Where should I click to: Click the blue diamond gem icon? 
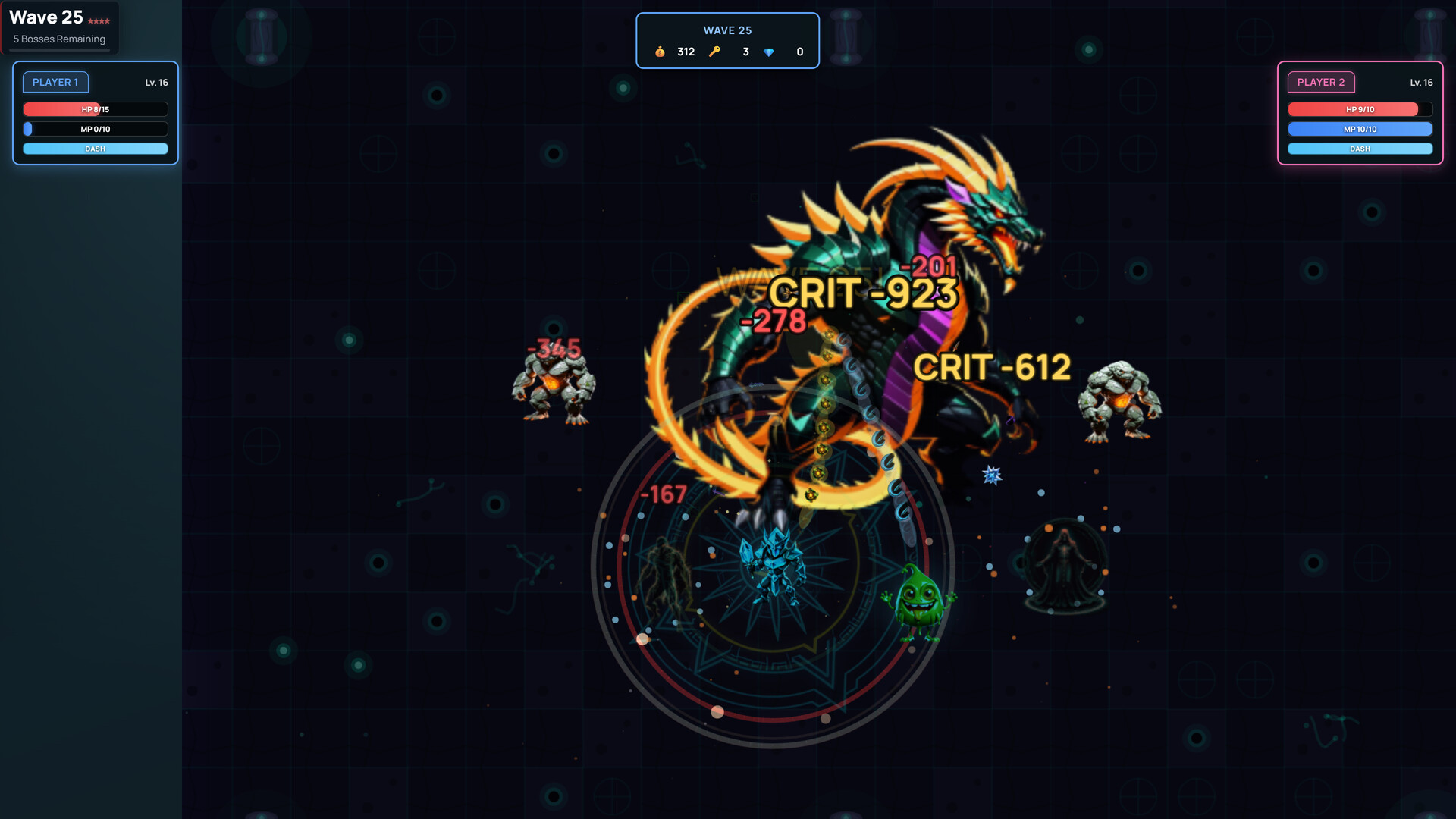click(769, 52)
